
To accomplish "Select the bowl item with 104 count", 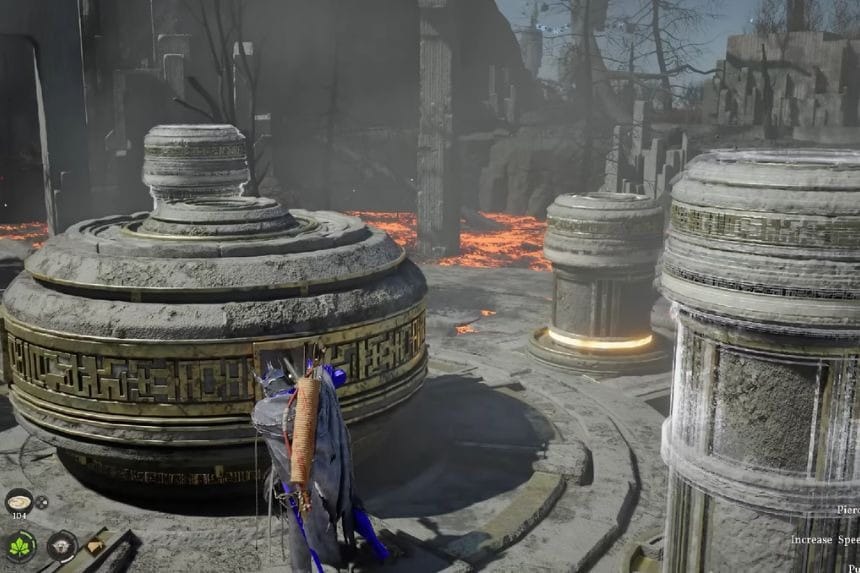I will click(x=19, y=501).
